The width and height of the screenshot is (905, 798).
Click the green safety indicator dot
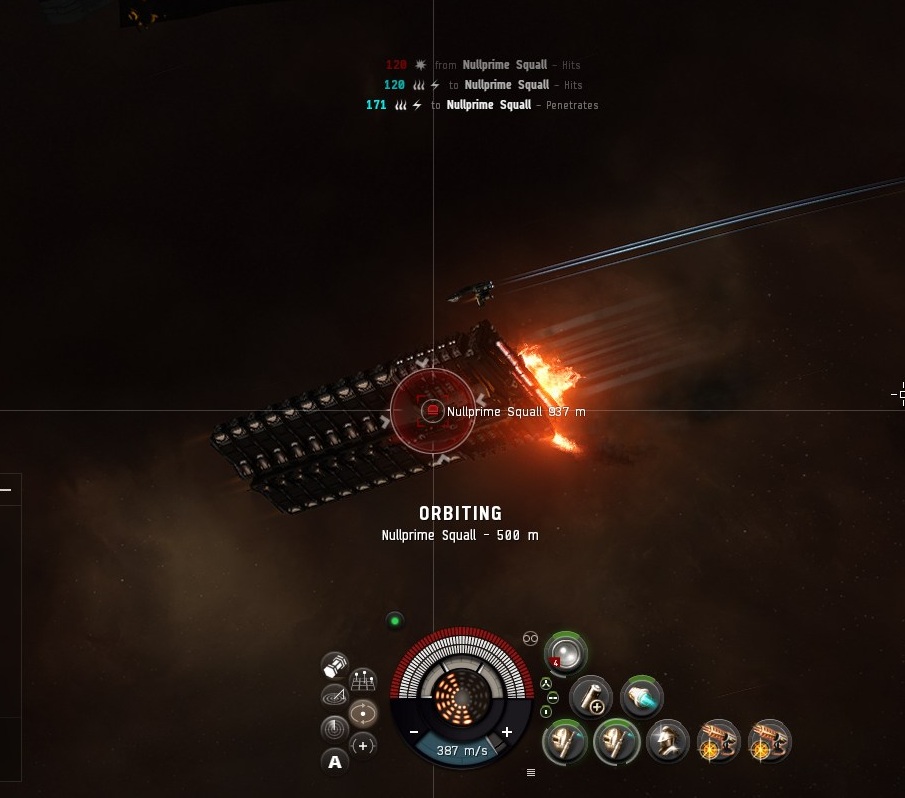395,621
